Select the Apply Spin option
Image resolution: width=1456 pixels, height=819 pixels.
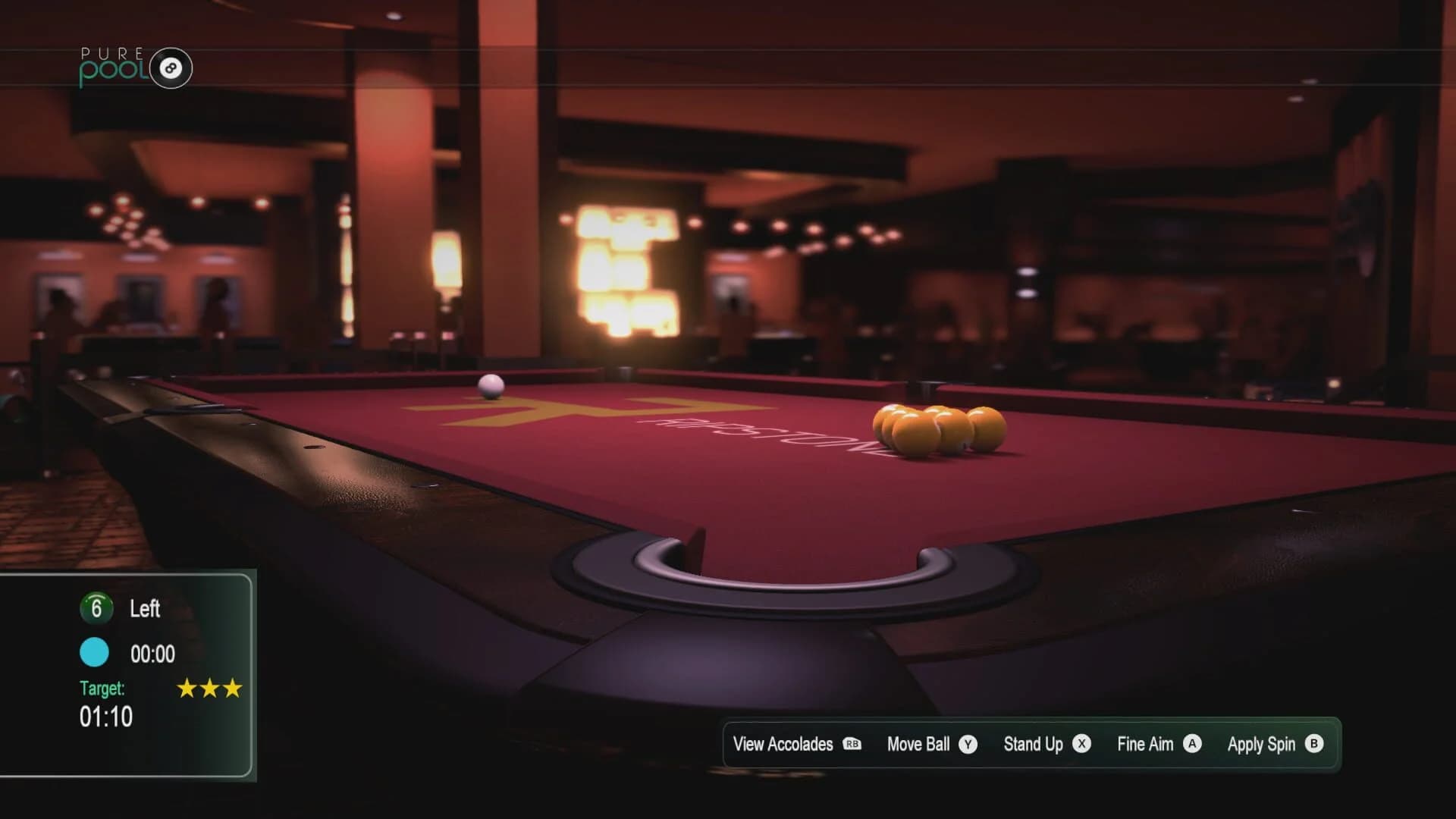pyautogui.click(x=1261, y=744)
